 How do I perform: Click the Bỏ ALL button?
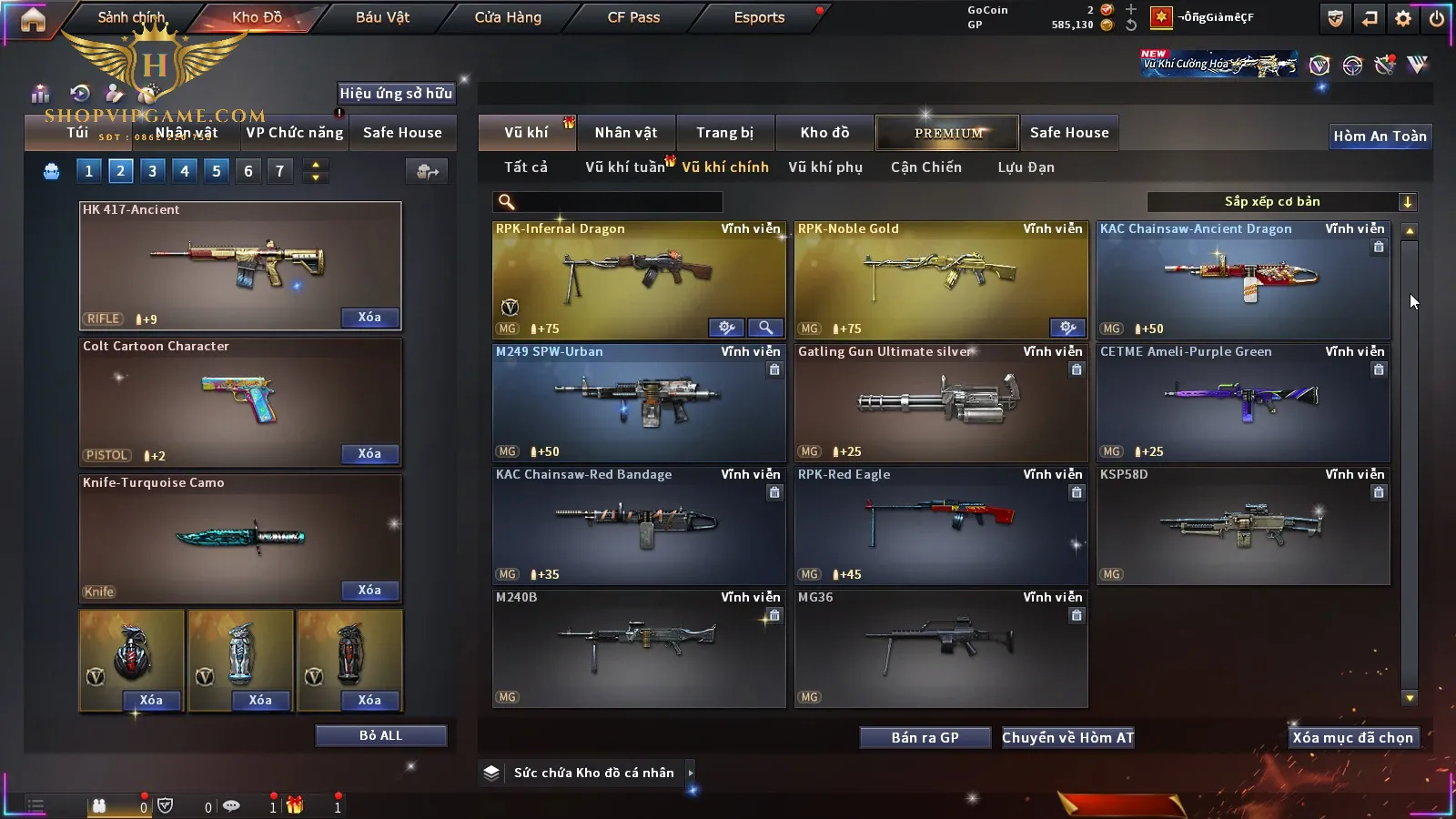tap(380, 735)
